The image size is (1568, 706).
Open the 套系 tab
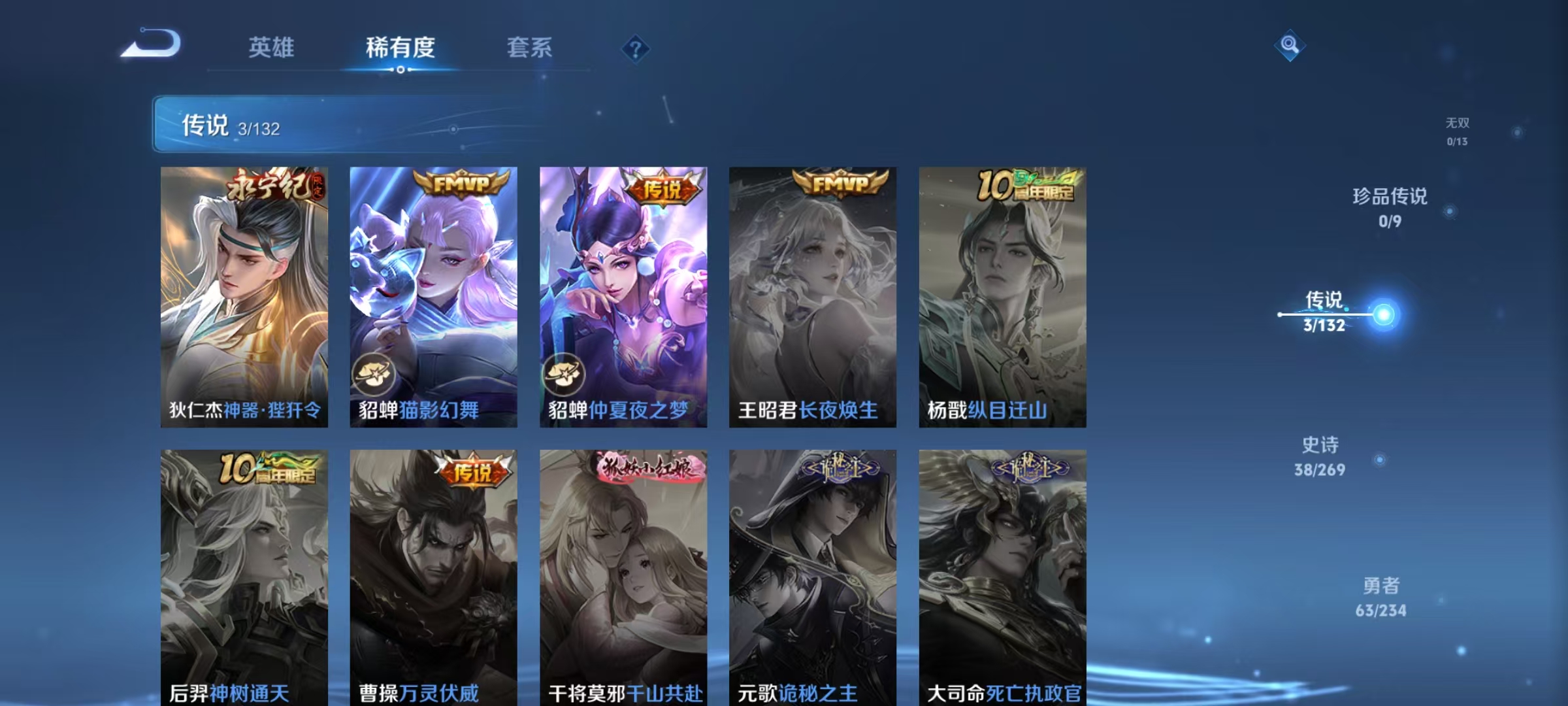click(x=531, y=47)
